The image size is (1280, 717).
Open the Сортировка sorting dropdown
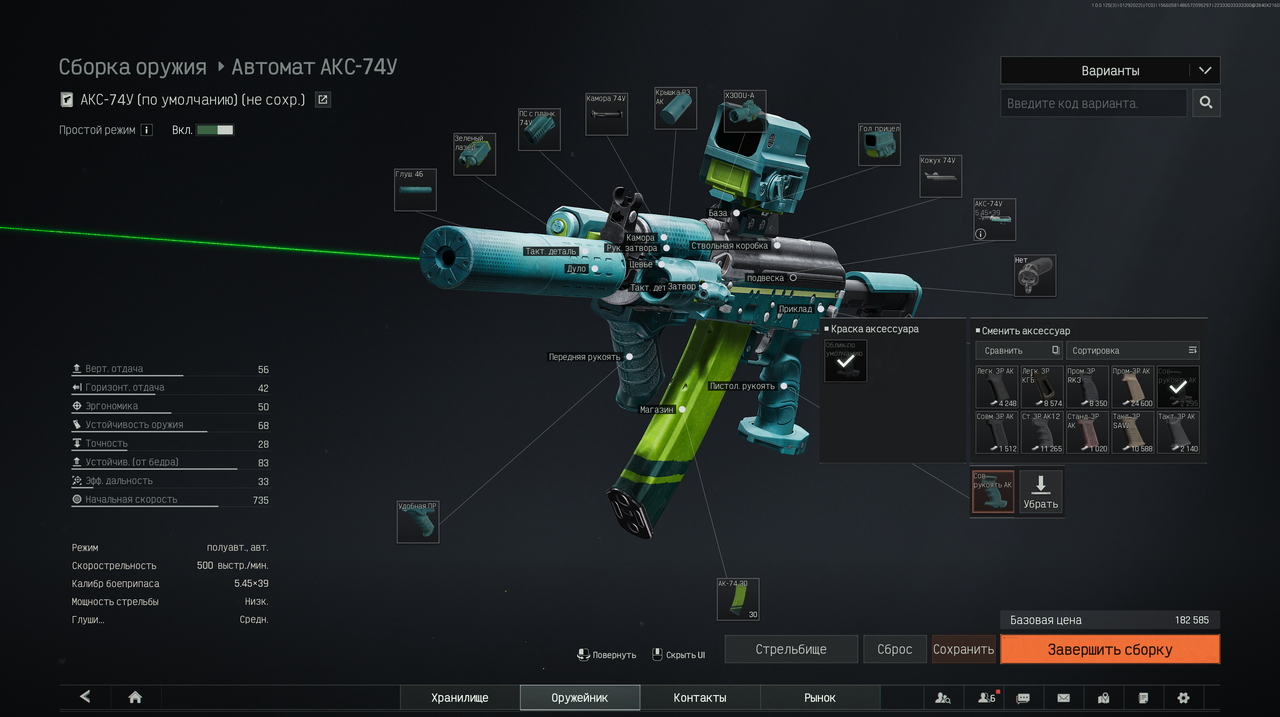[x=1132, y=351]
